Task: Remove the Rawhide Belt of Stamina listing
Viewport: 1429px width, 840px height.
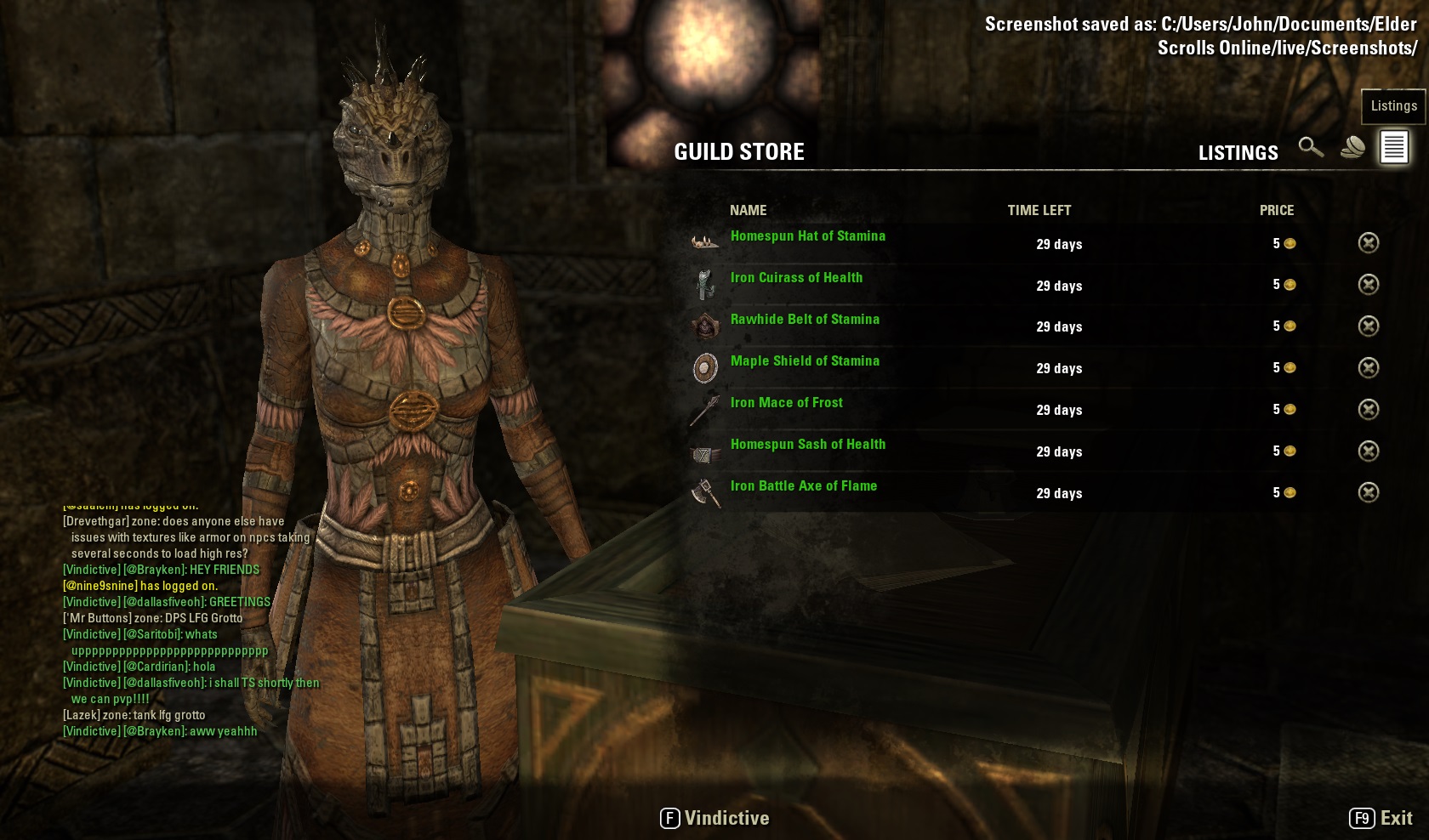Action: [1368, 326]
